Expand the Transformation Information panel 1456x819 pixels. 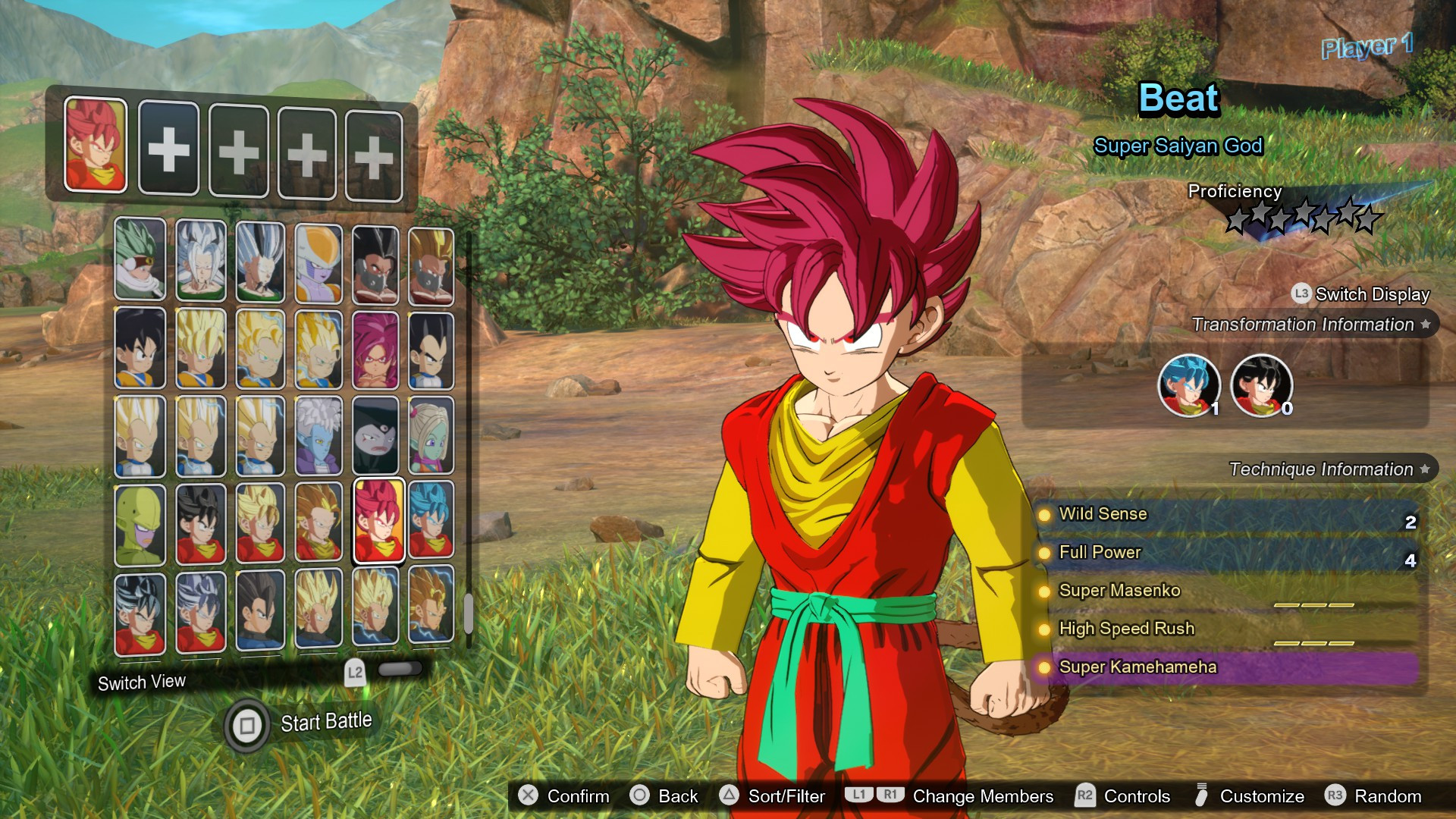click(1301, 324)
